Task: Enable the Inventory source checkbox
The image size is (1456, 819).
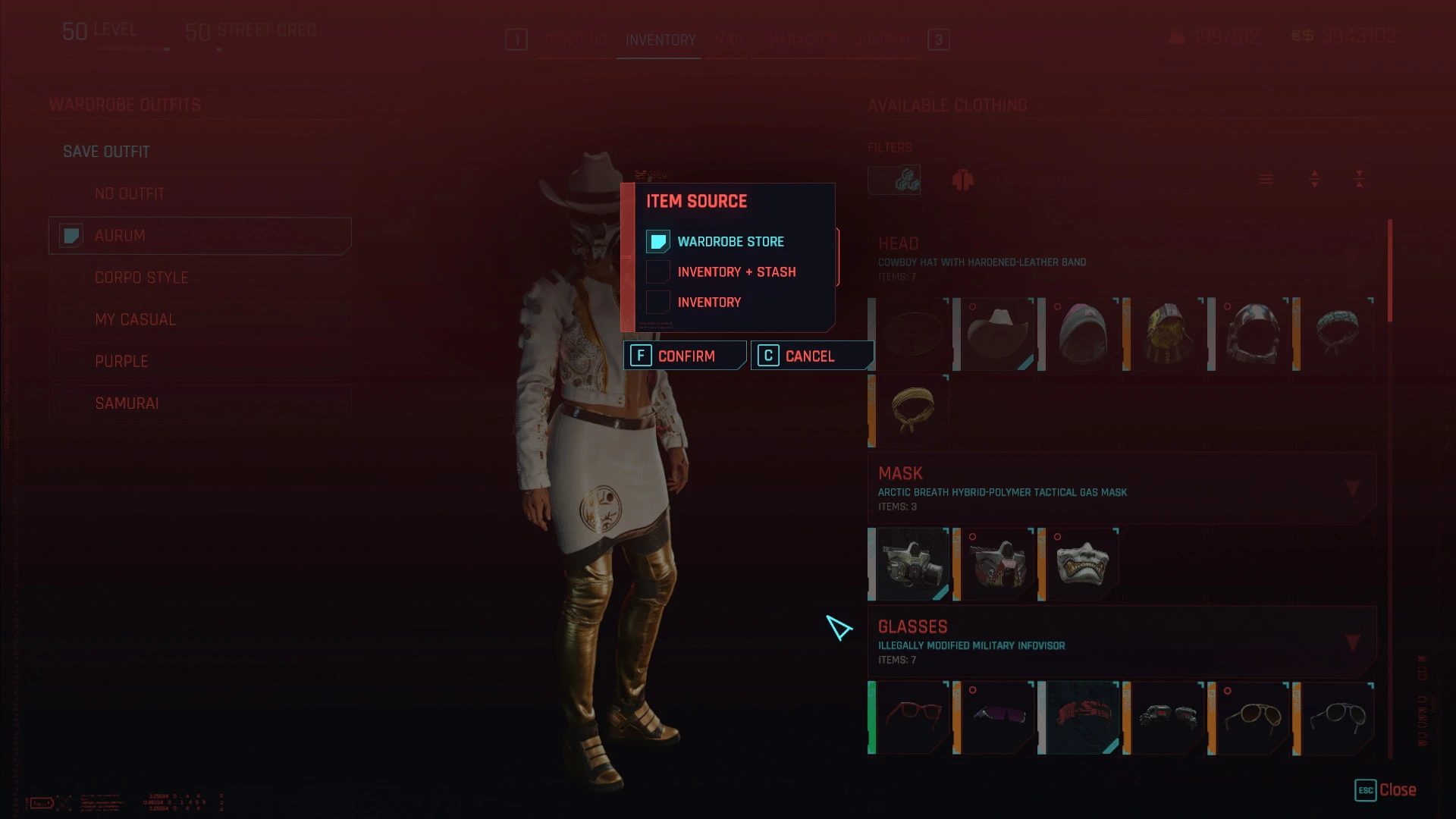Action: (x=657, y=302)
